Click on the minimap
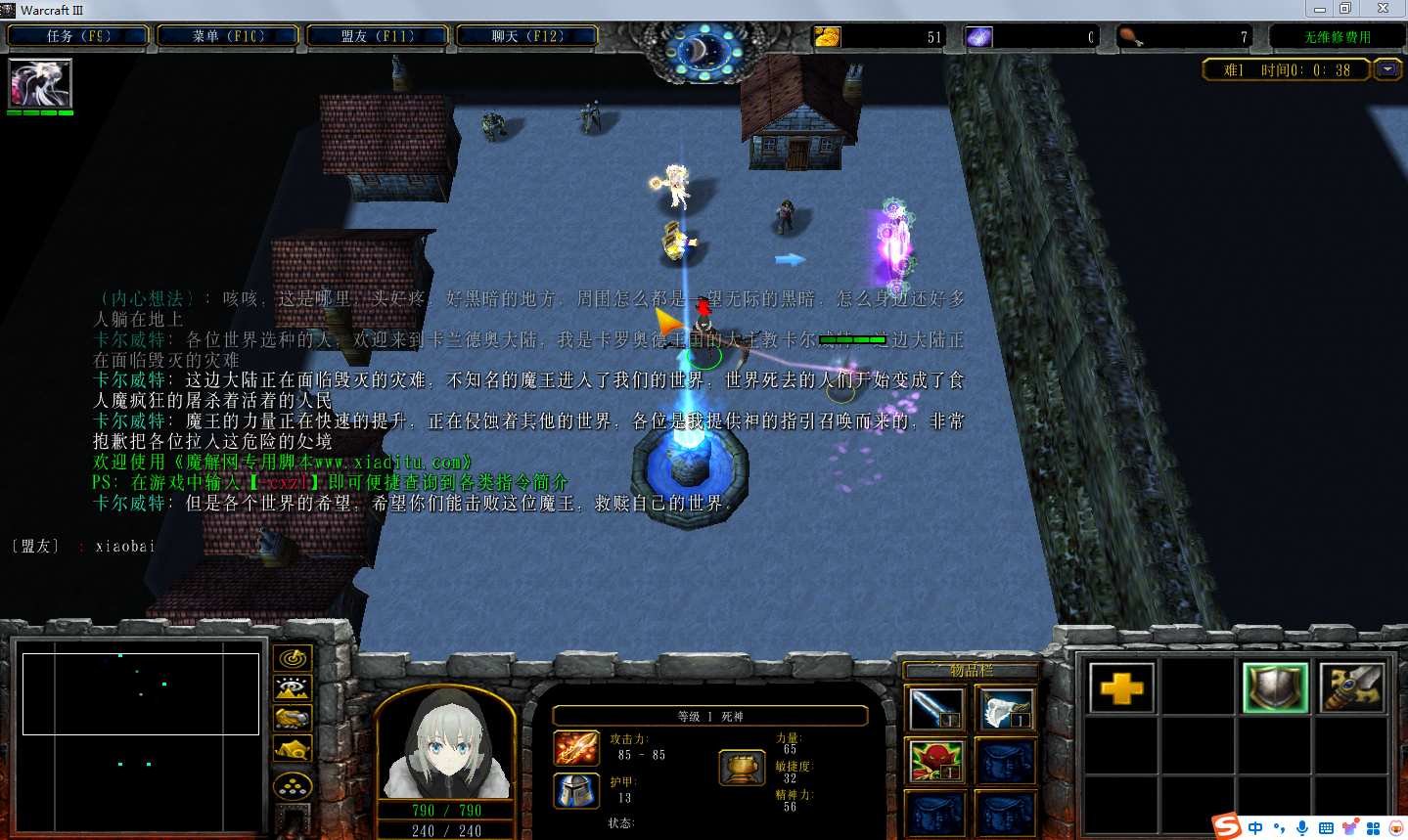This screenshot has height=840, width=1408. (141, 693)
